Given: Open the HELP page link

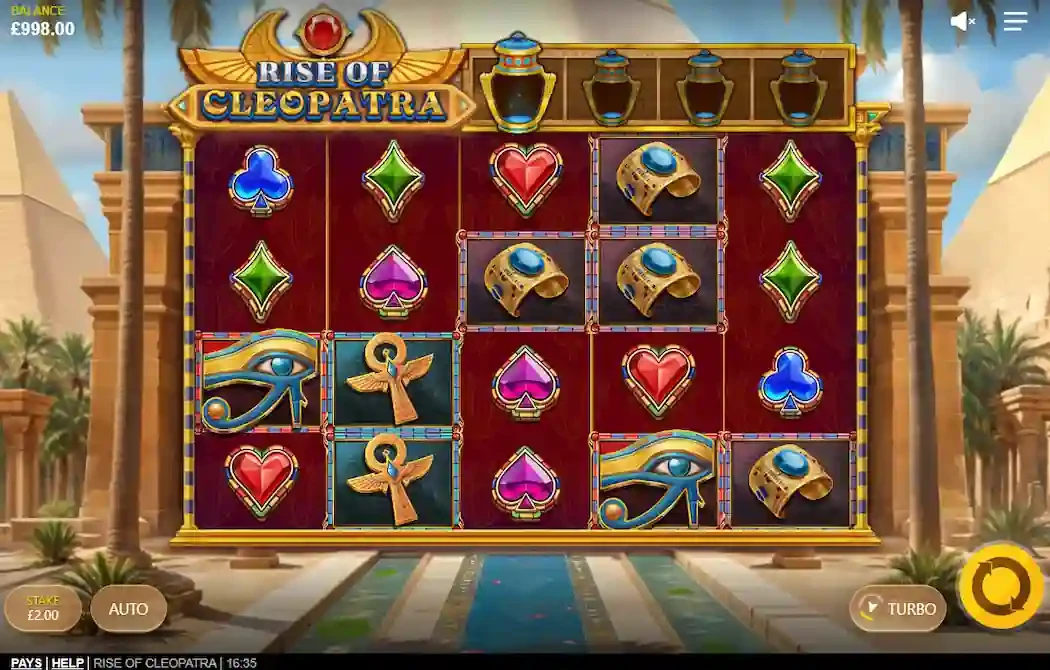Looking at the screenshot, I should (68, 663).
